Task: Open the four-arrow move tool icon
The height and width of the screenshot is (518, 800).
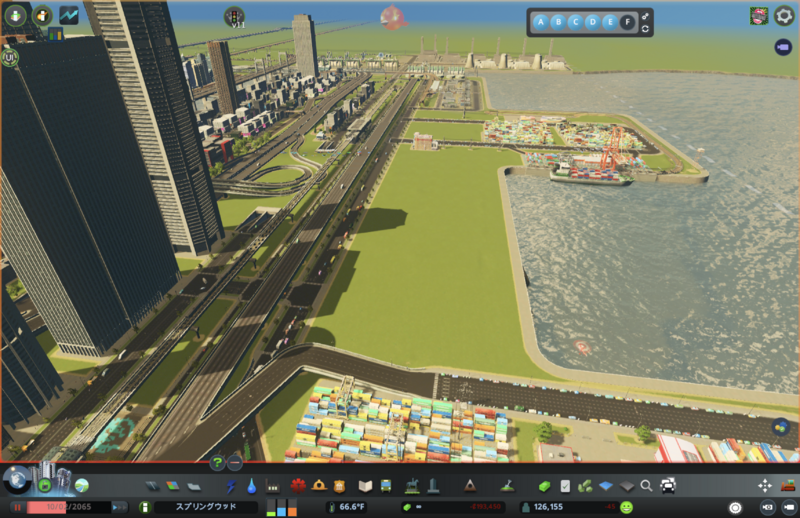Action: click(765, 486)
